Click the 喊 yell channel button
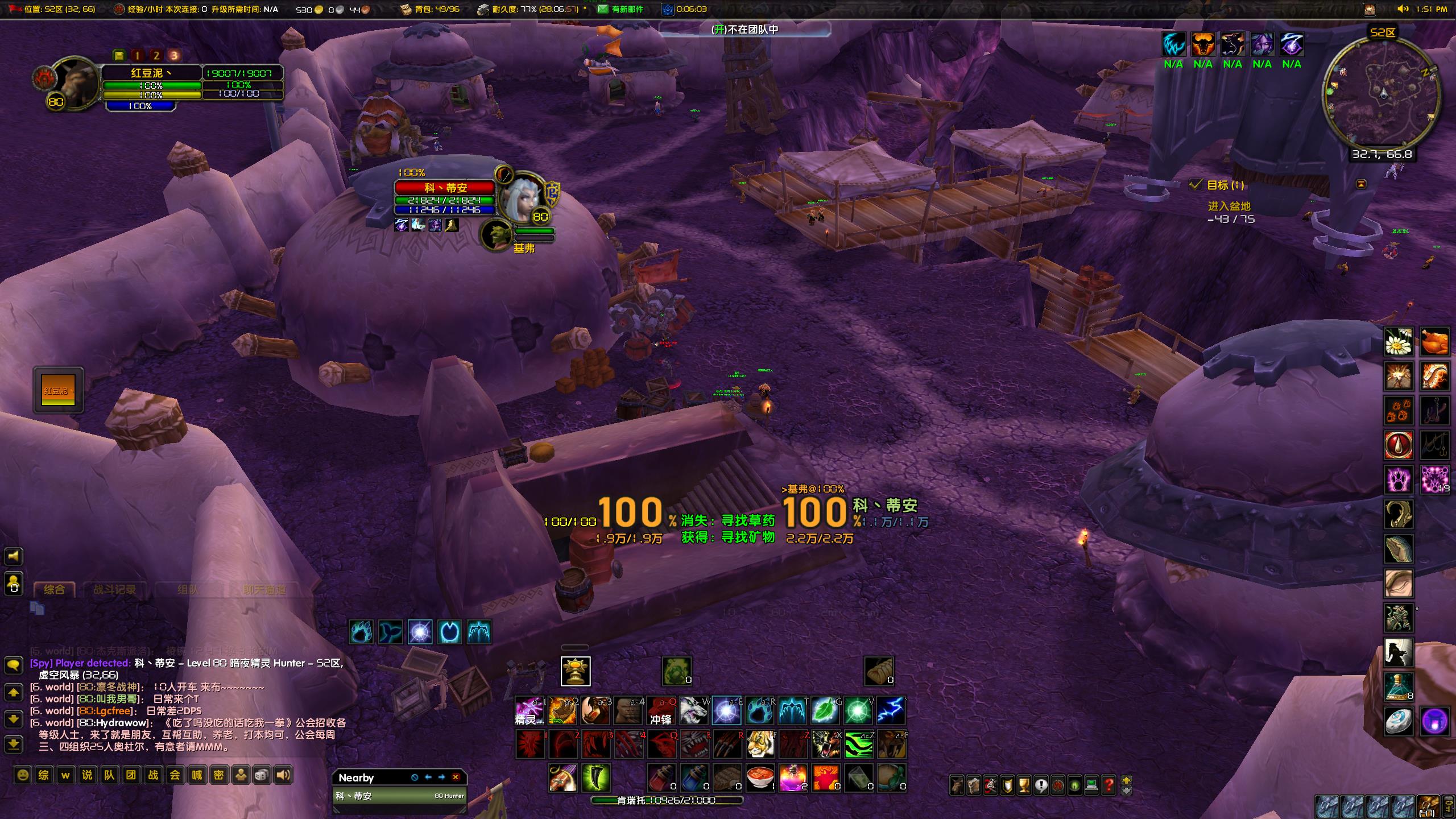 tap(197, 775)
